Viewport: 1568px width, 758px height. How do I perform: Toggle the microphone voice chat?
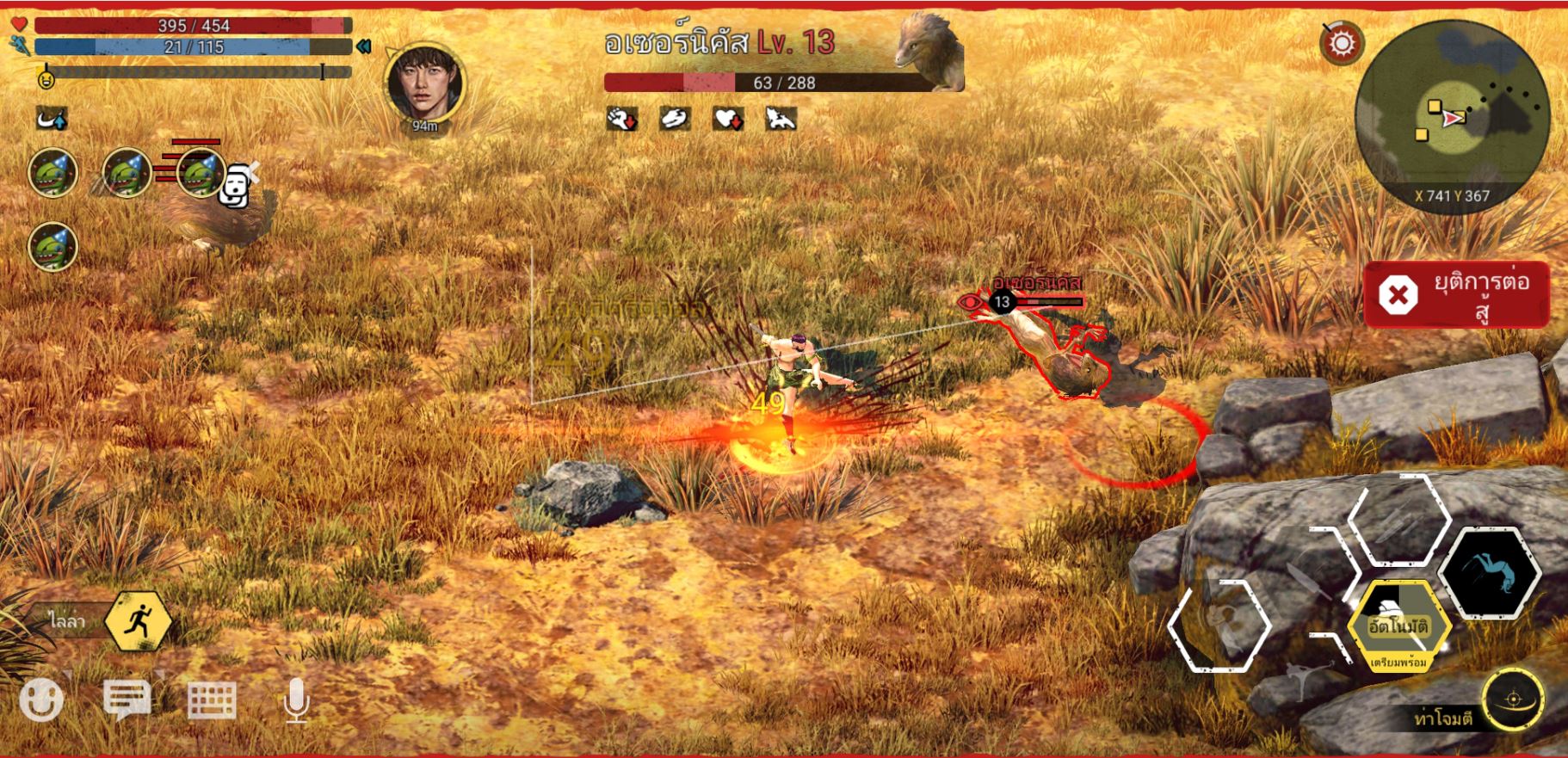[x=296, y=699]
